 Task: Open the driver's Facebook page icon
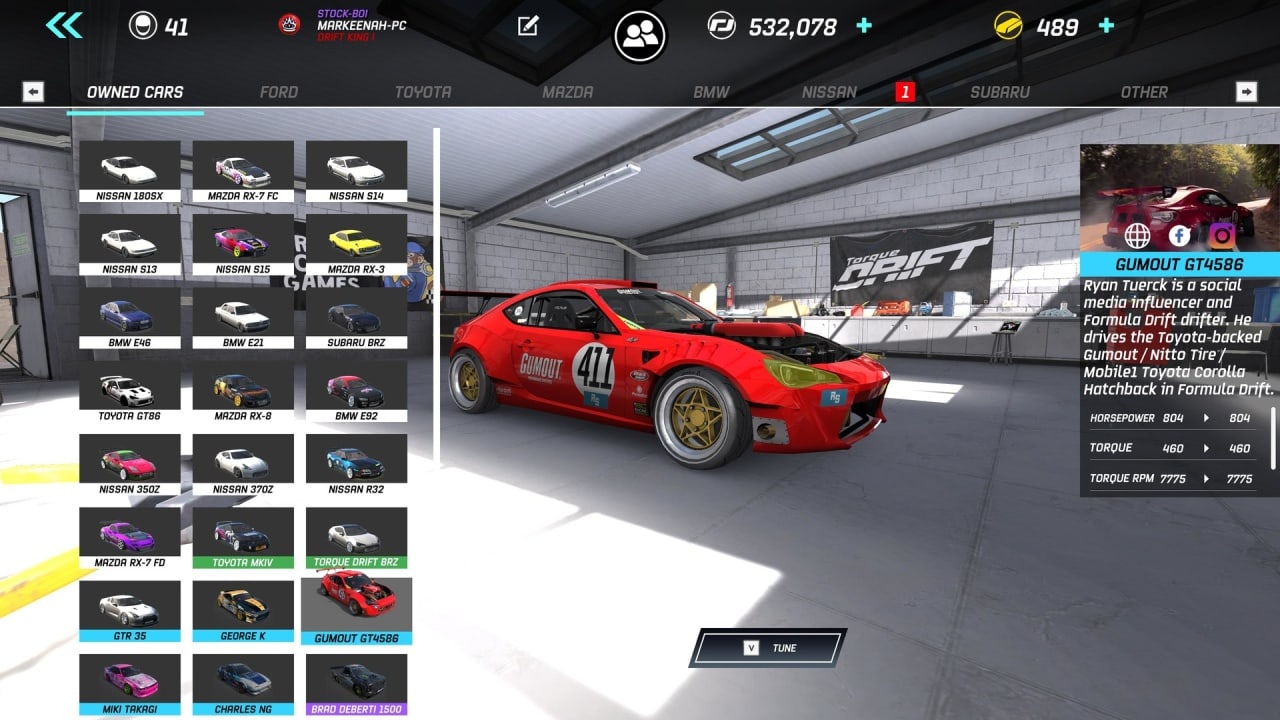(1179, 236)
